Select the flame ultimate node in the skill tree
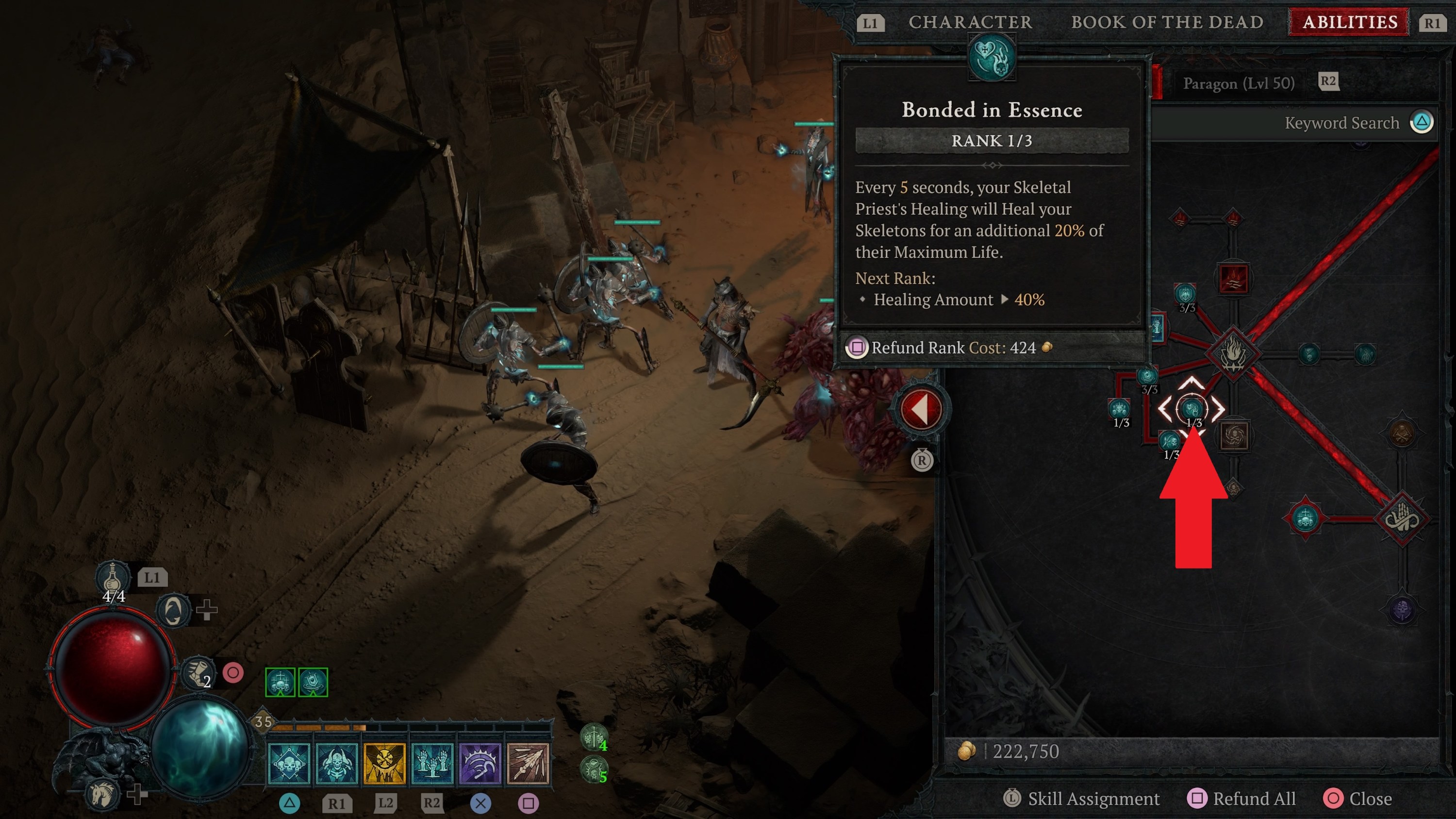 [x=1233, y=355]
